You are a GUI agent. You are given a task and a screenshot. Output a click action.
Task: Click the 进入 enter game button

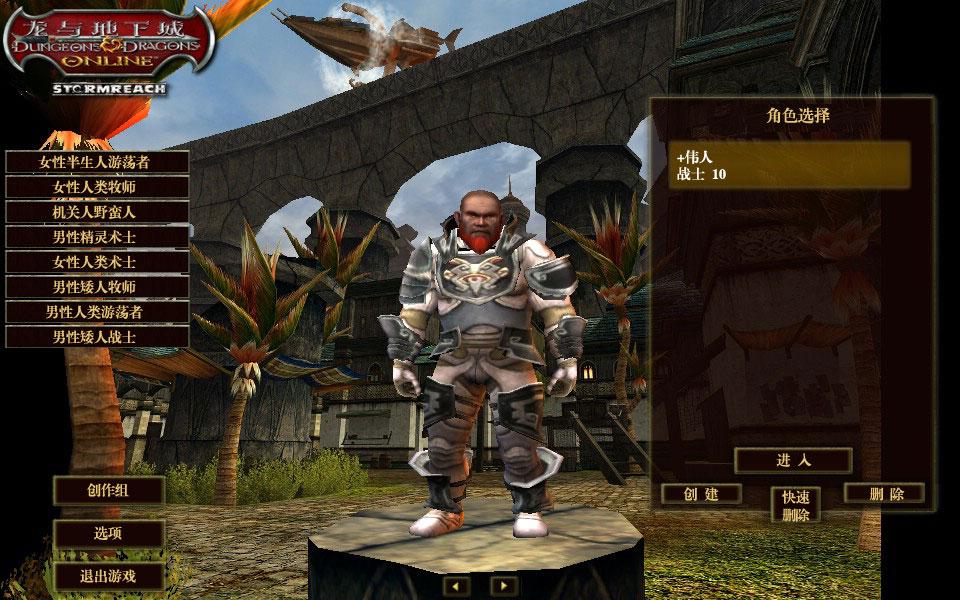[793, 460]
